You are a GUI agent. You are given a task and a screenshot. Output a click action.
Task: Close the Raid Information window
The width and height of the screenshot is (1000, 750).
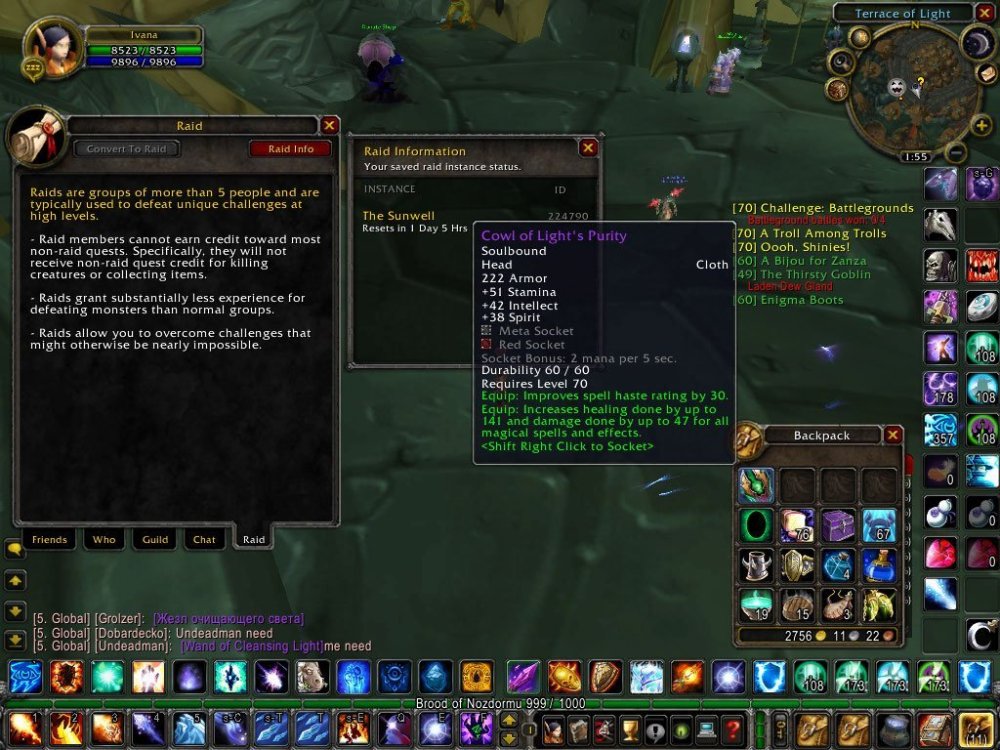[588, 148]
